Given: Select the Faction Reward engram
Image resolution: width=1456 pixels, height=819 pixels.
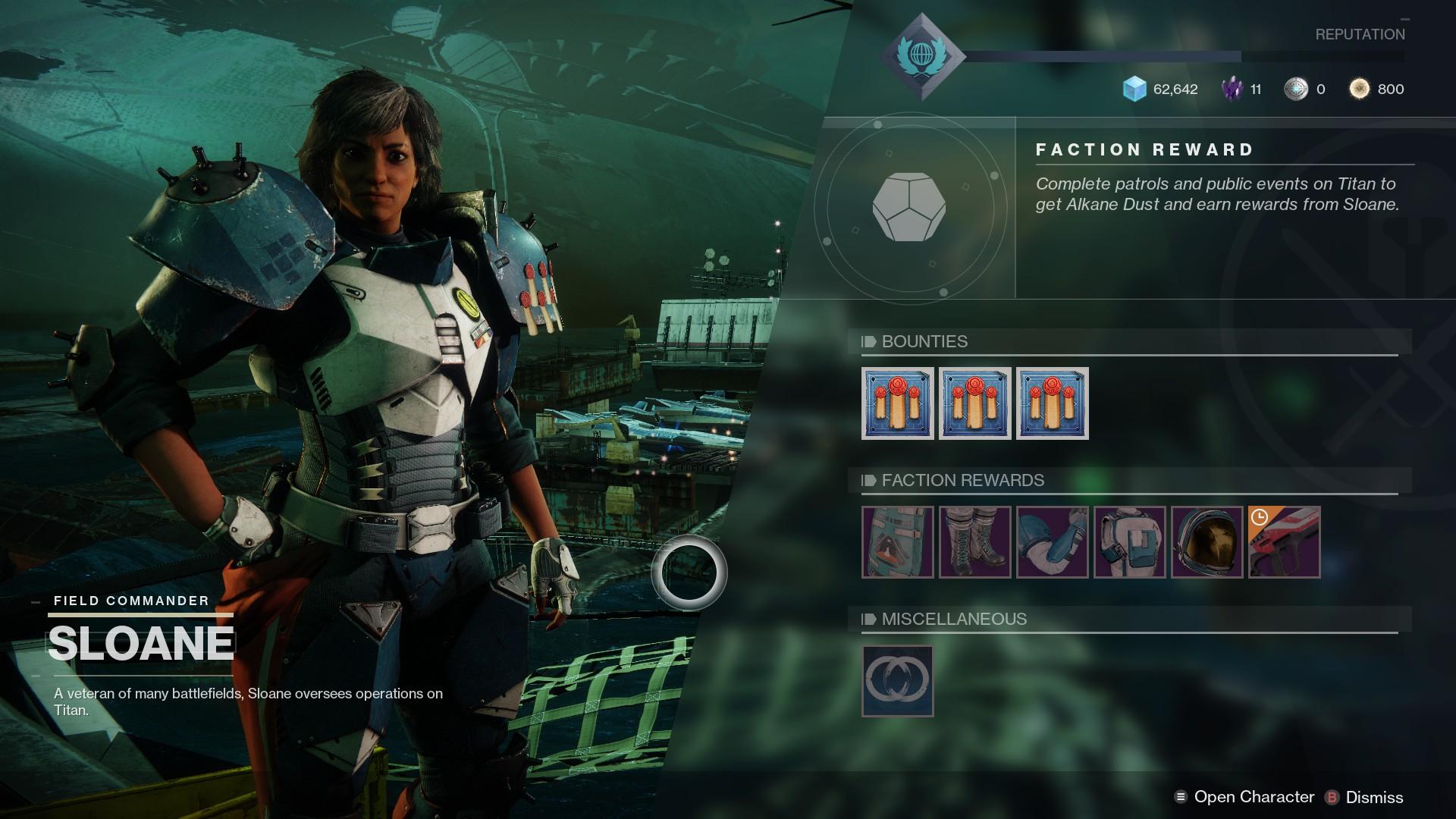Looking at the screenshot, I should 908,207.
